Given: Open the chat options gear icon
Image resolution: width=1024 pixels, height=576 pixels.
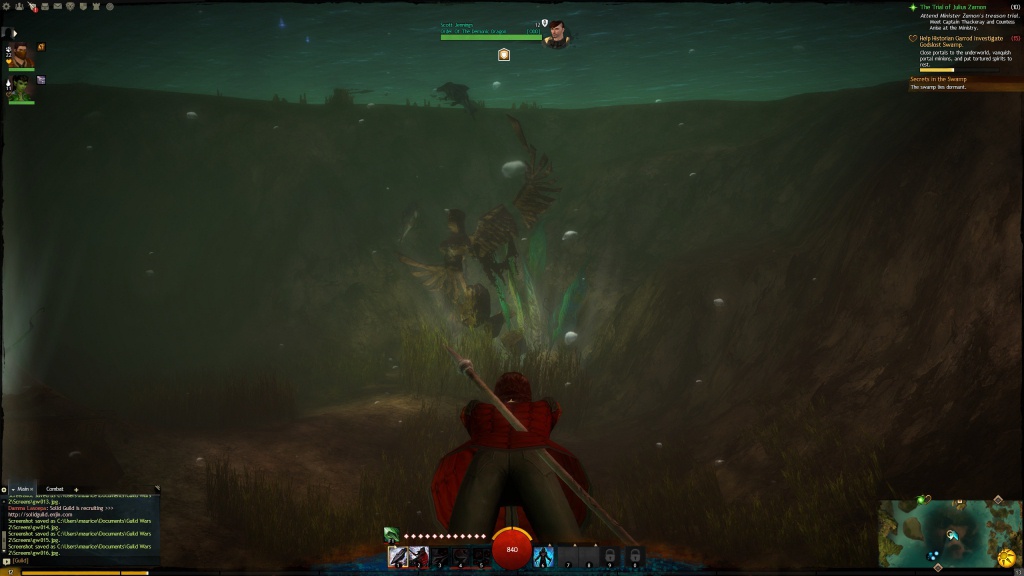Looking at the screenshot, I should click(4, 489).
